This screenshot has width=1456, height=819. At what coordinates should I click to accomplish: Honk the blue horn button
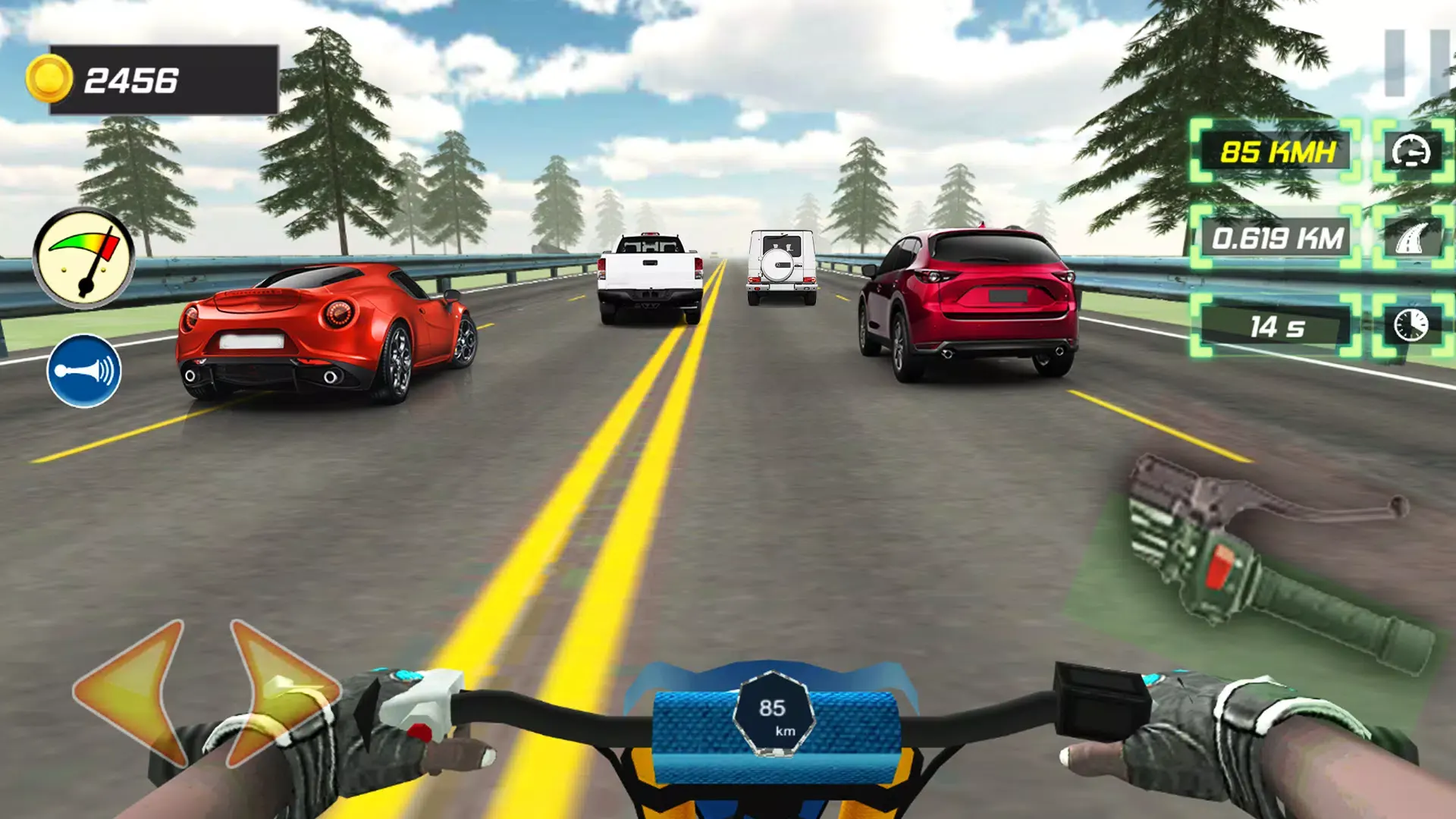tap(84, 371)
